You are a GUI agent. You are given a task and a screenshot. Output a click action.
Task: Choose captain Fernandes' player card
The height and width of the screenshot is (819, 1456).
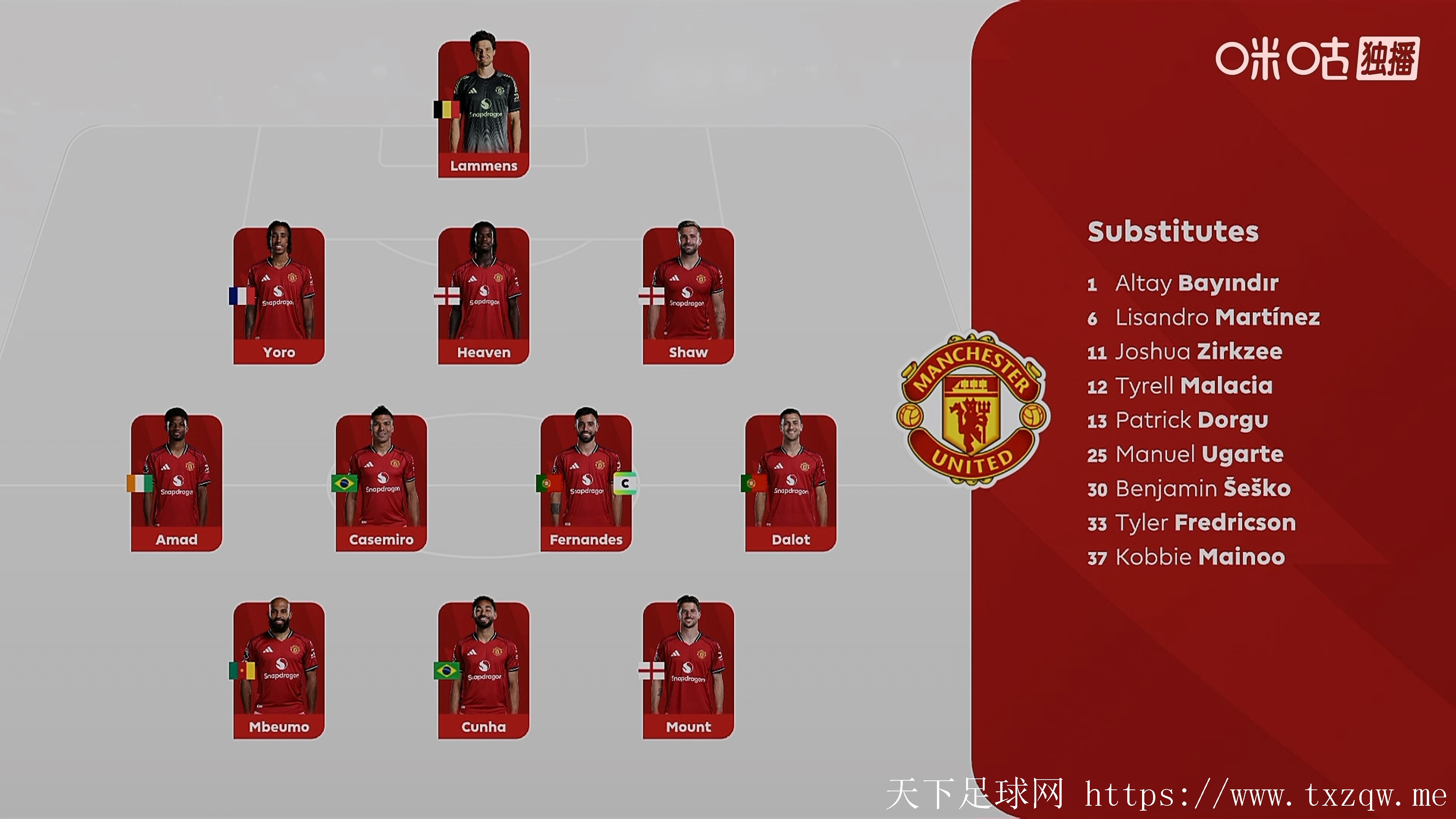coord(585,483)
